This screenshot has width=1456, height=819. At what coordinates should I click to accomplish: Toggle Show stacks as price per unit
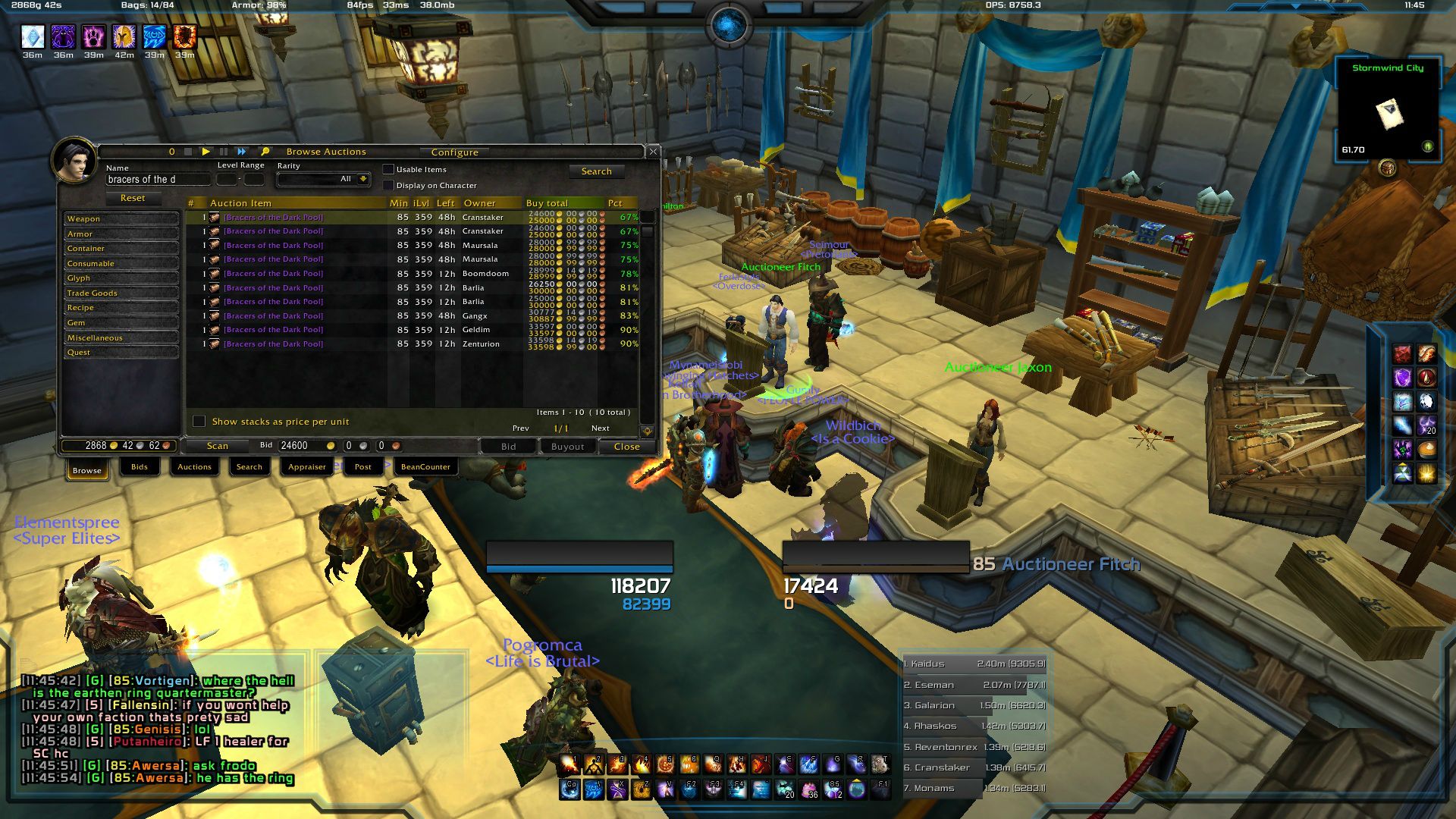click(x=199, y=422)
